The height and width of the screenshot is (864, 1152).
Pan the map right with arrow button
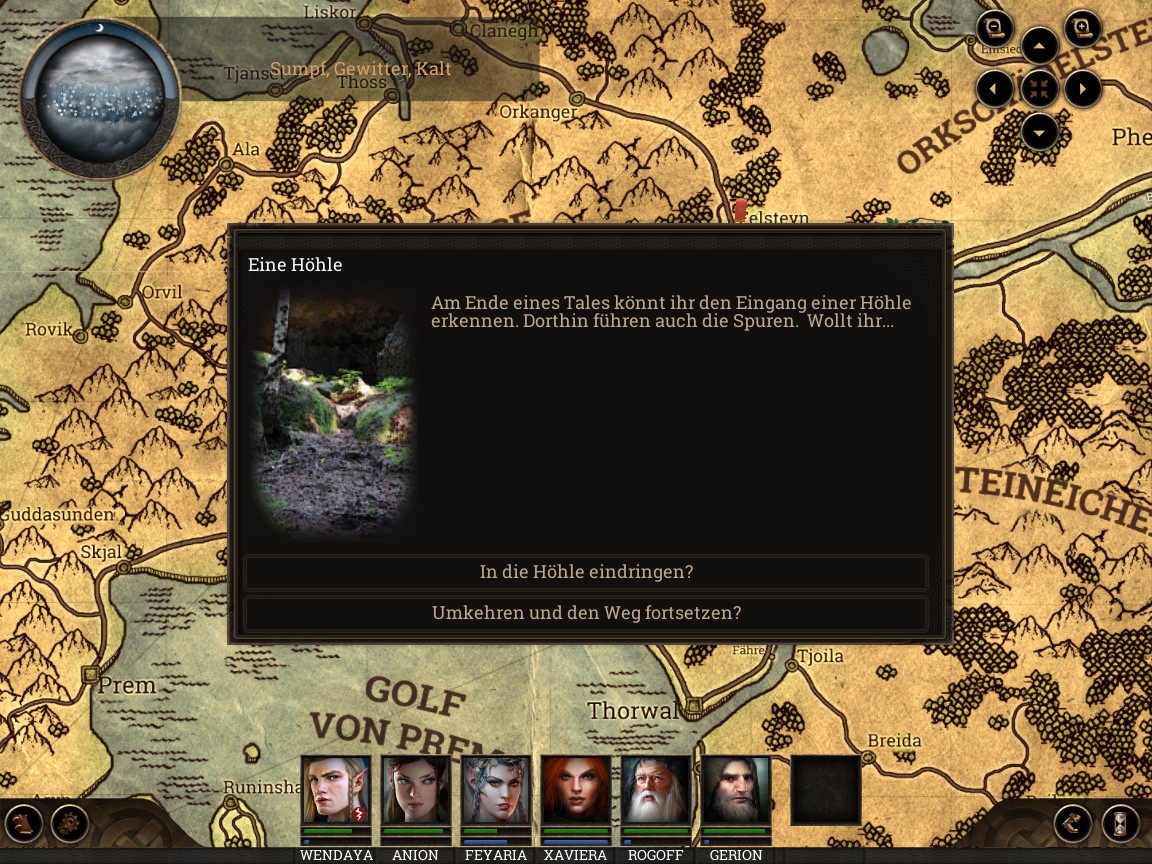[1083, 89]
